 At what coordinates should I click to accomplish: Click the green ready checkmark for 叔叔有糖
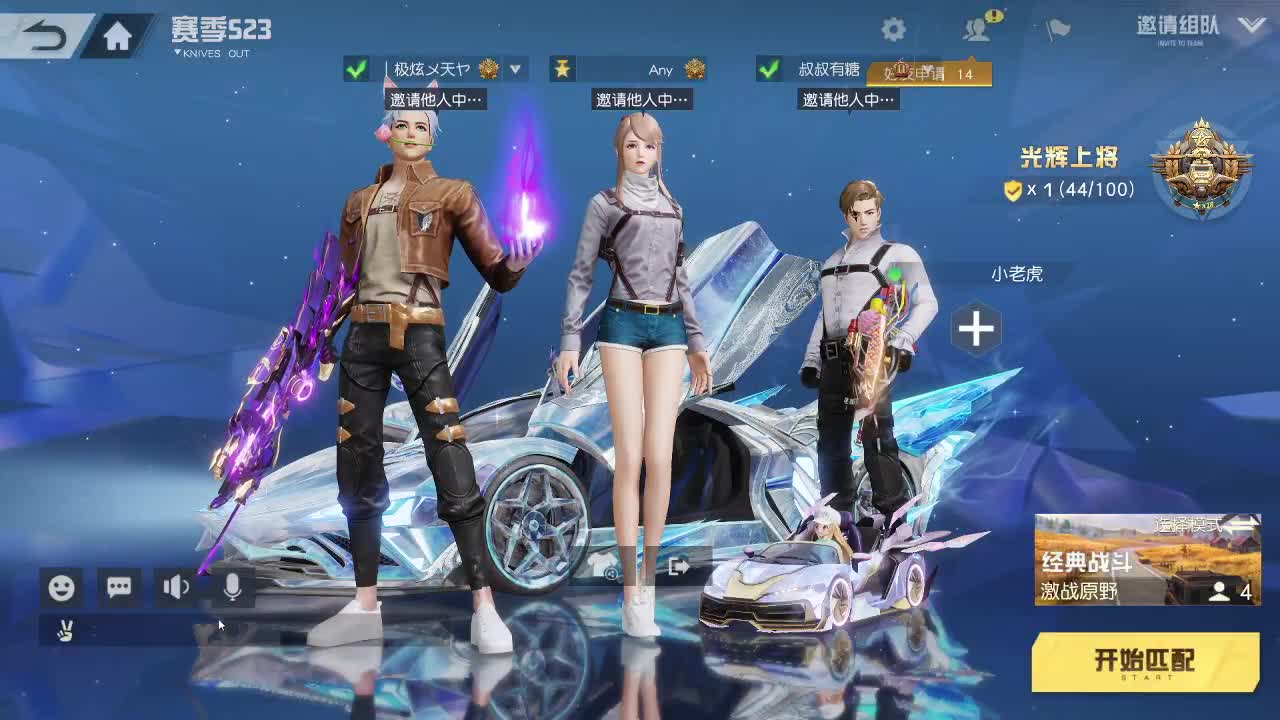(x=767, y=70)
